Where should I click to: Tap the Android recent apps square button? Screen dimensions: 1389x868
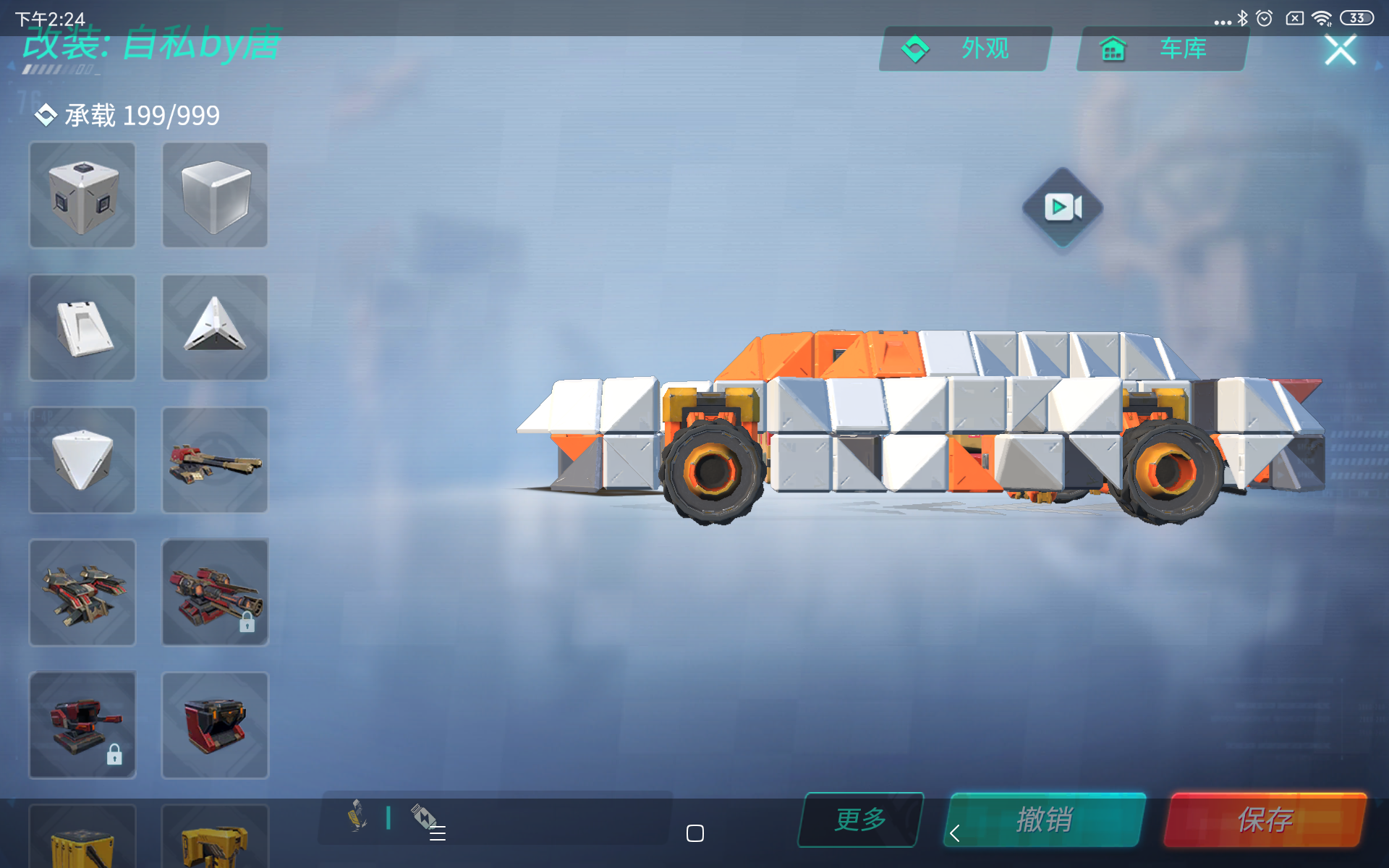click(x=694, y=833)
